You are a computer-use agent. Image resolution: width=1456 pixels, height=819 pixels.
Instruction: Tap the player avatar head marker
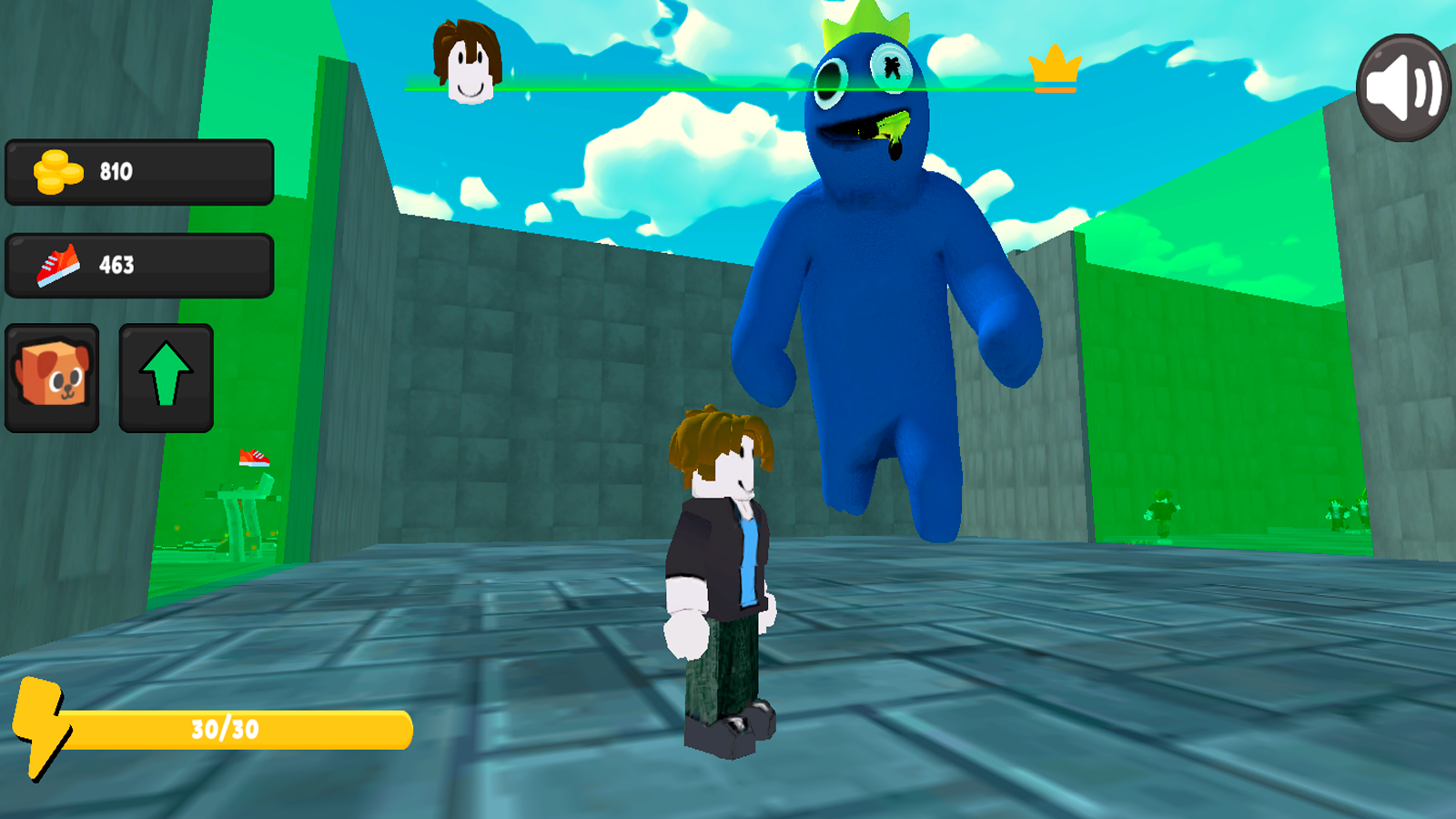click(x=468, y=64)
